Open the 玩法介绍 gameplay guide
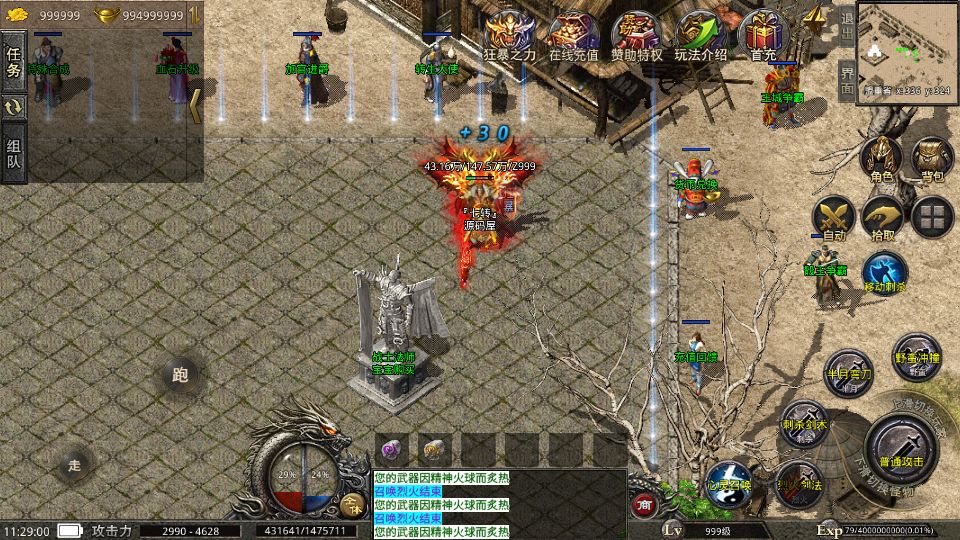Image resolution: width=960 pixels, height=540 pixels. tap(700, 37)
